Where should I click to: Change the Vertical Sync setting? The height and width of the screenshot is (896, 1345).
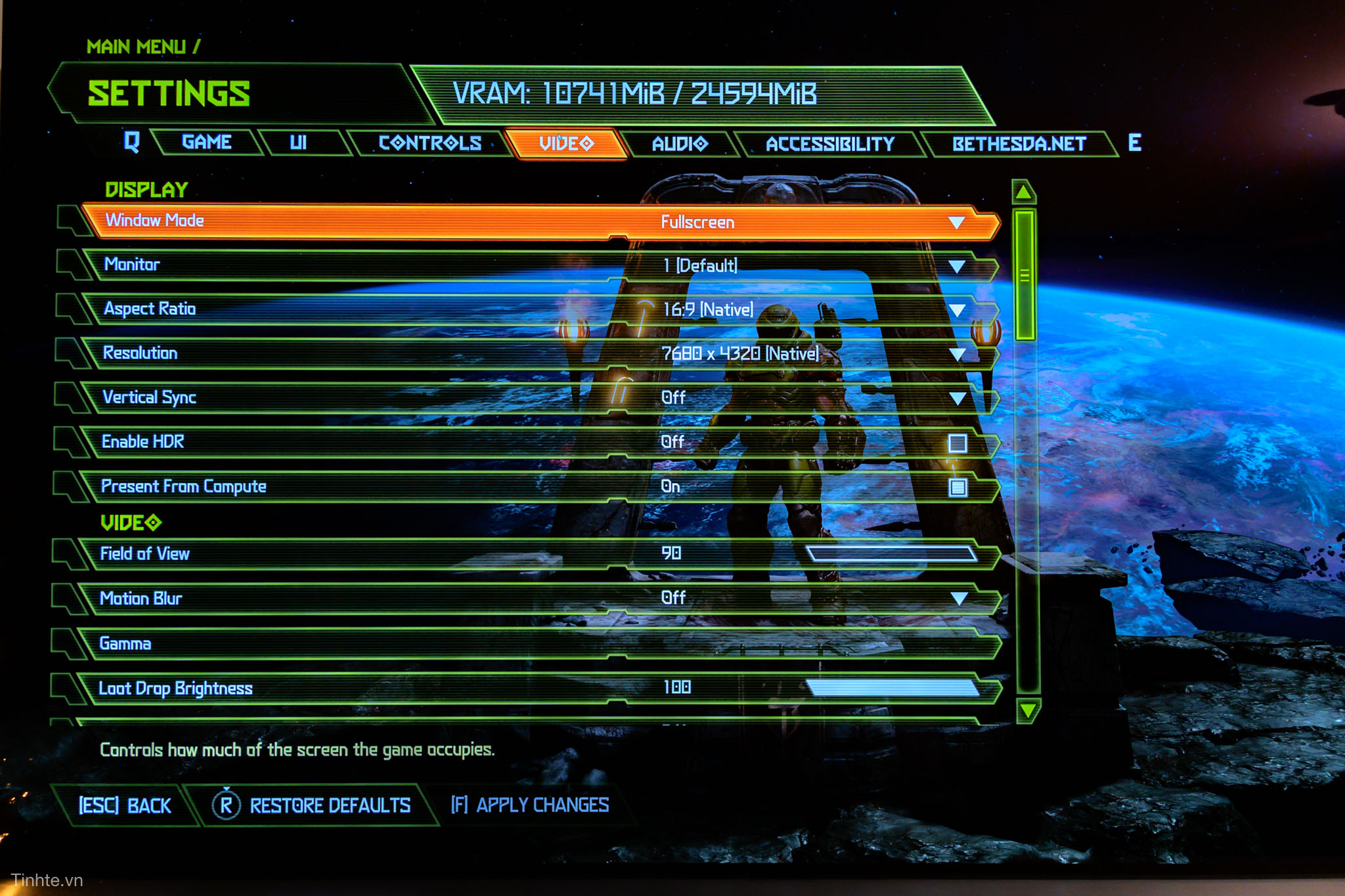click(958, 398)
